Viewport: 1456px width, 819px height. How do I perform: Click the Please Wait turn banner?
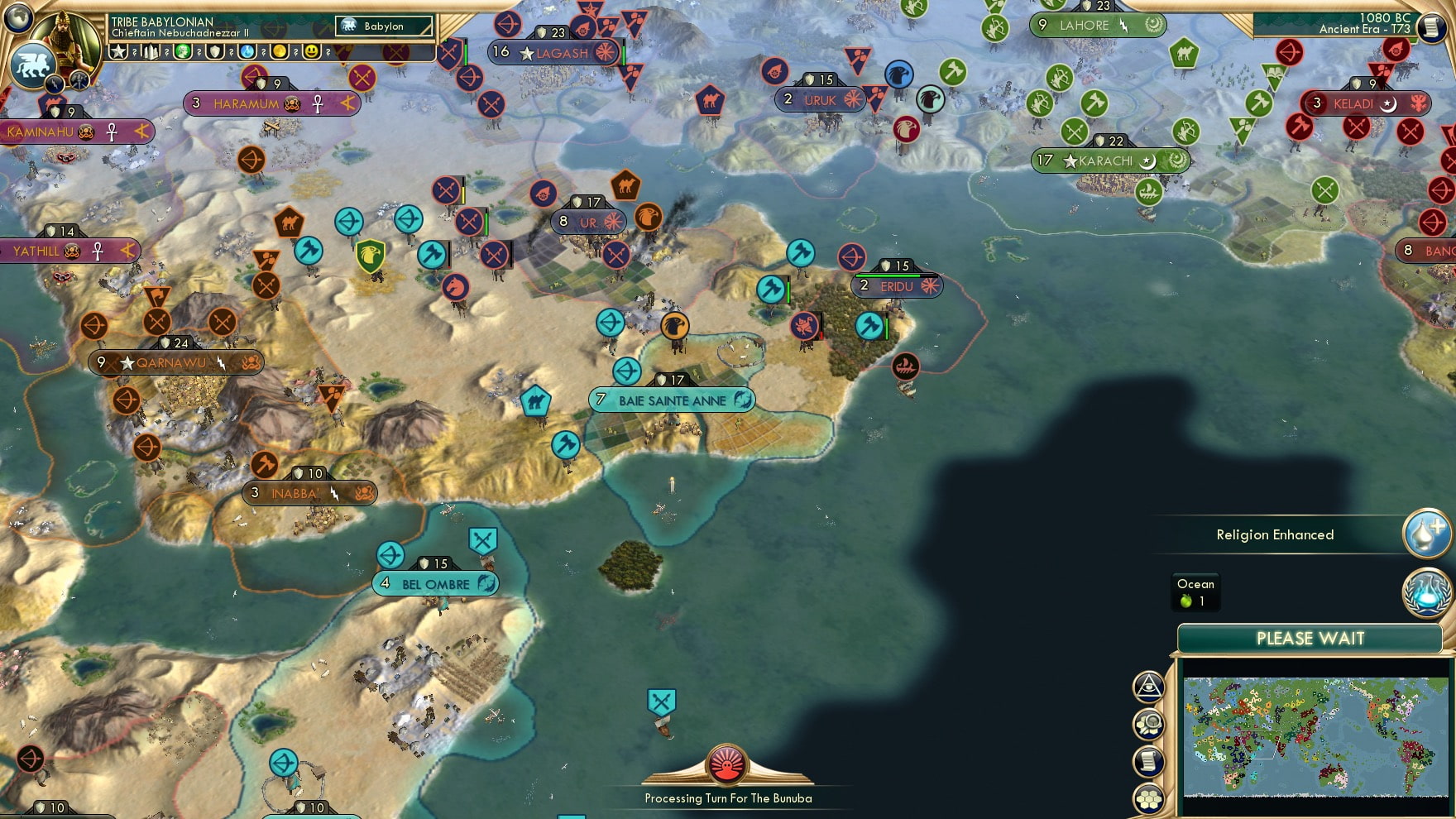click(1310, 639)
